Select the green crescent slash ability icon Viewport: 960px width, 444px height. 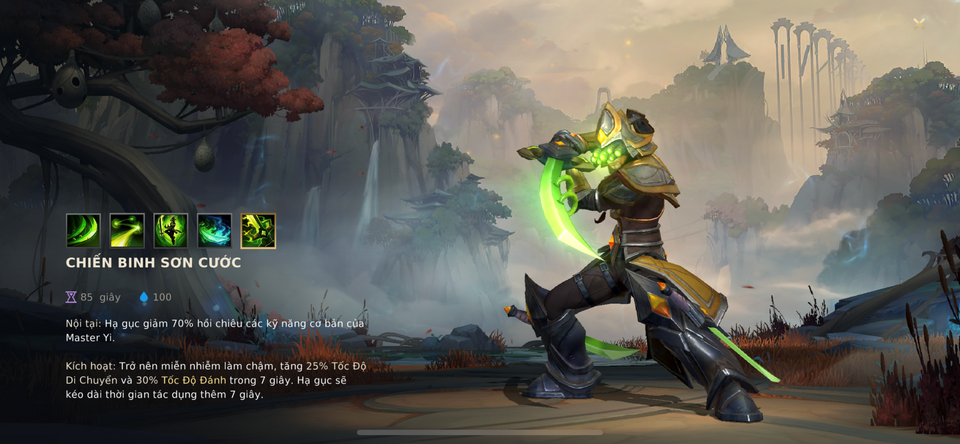(83, 231)
